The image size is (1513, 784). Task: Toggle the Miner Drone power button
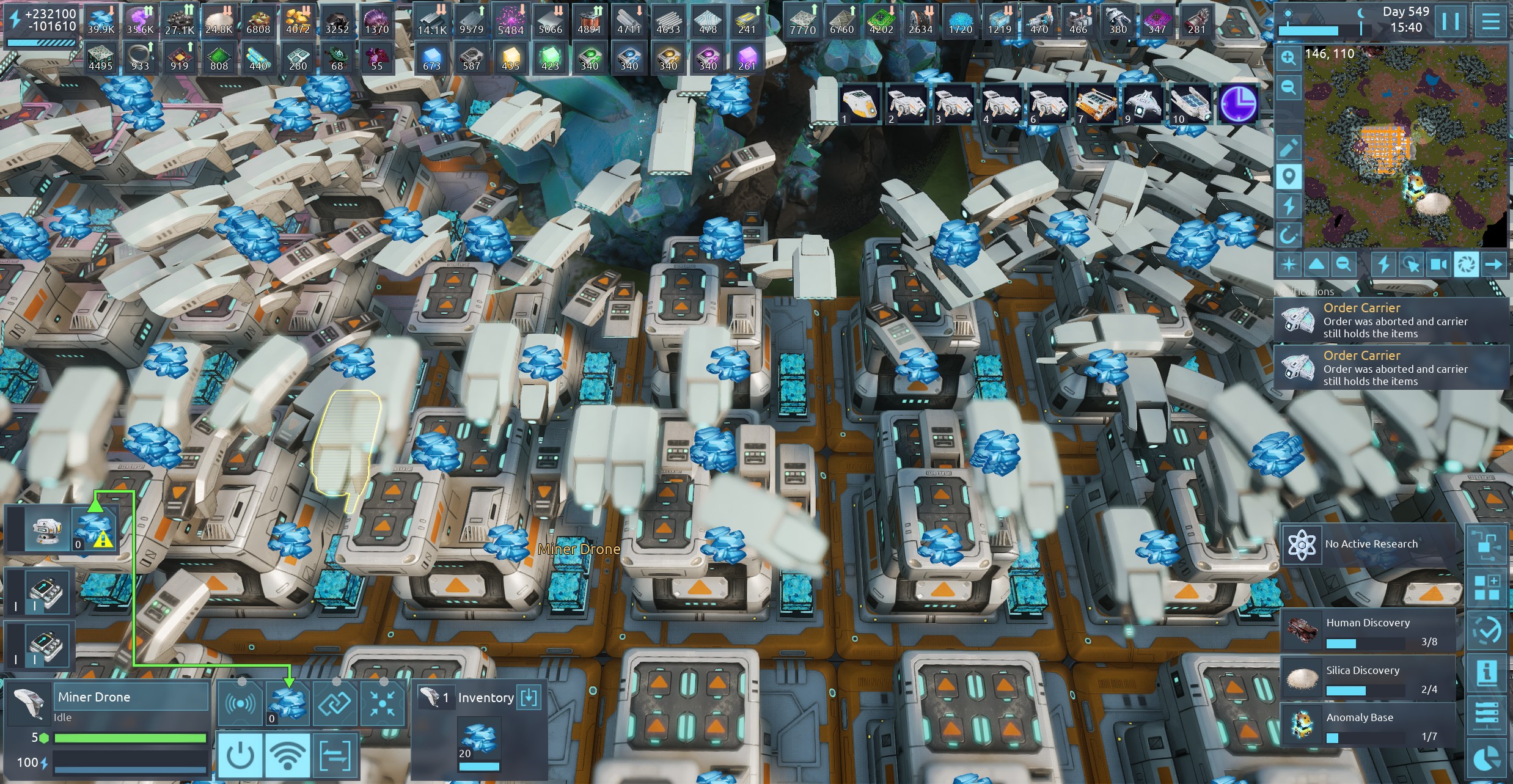point(240,756)
